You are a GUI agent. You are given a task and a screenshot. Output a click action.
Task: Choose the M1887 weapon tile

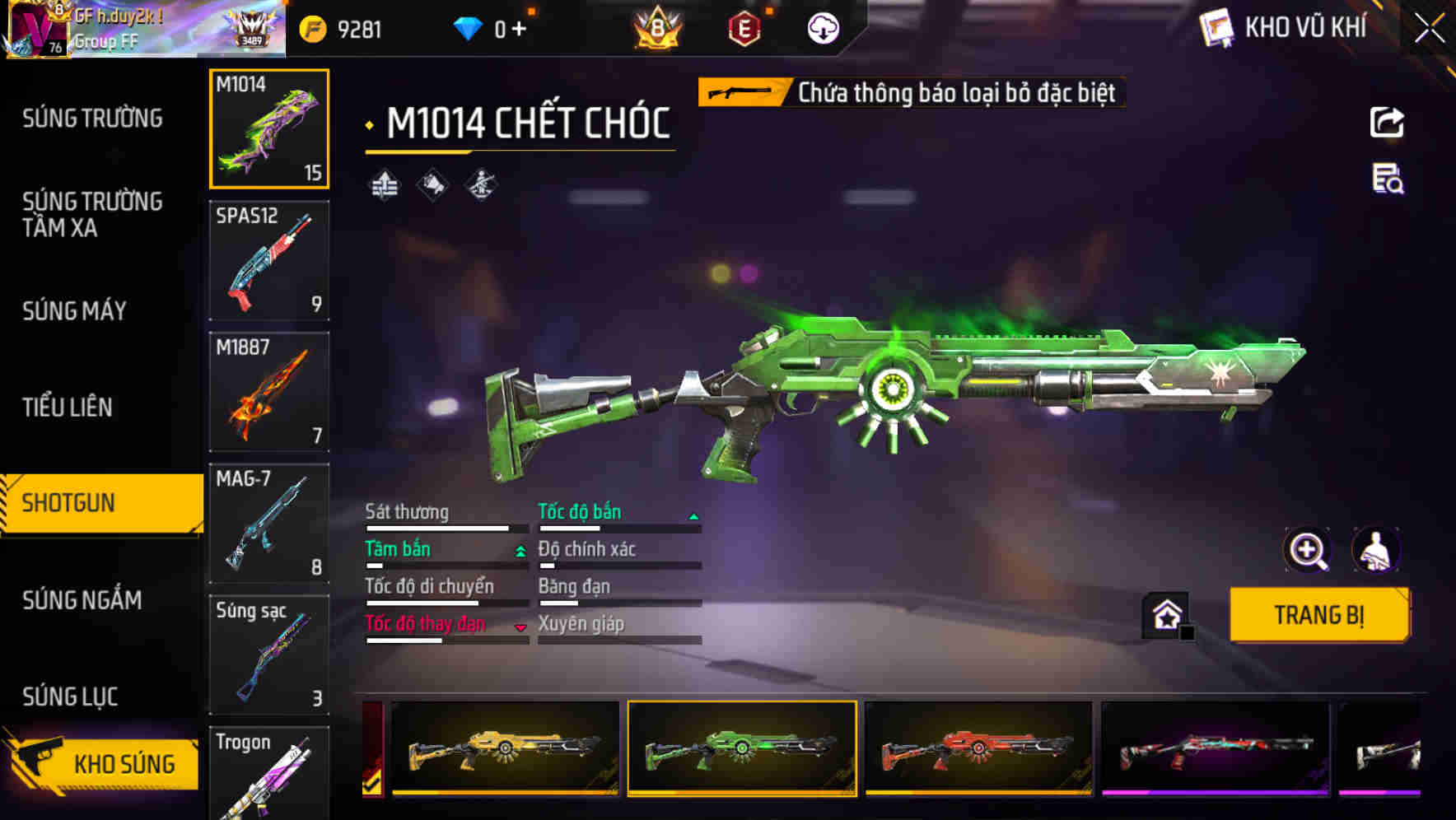point(269,392)
